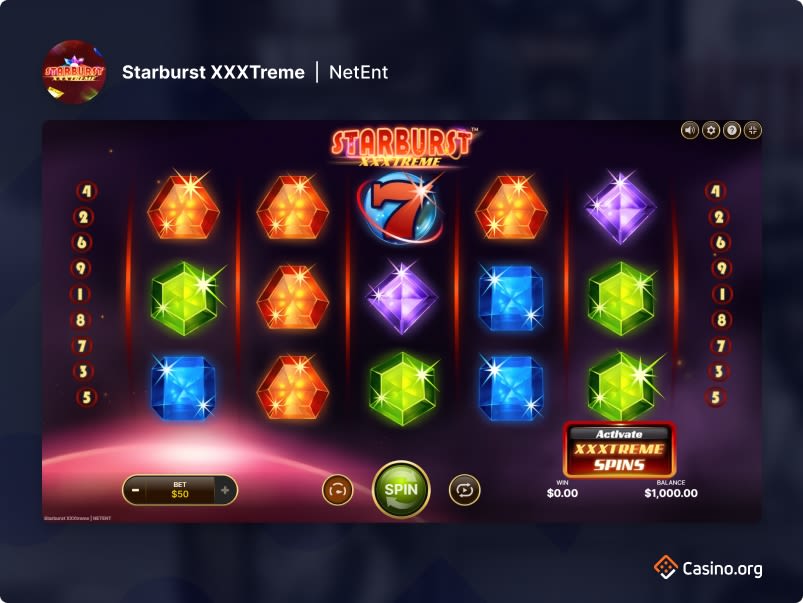Screen dimensions: 803x603
Task: Increase the bet with the plus button
Action: pyautogui.click(x=225, y=490)
